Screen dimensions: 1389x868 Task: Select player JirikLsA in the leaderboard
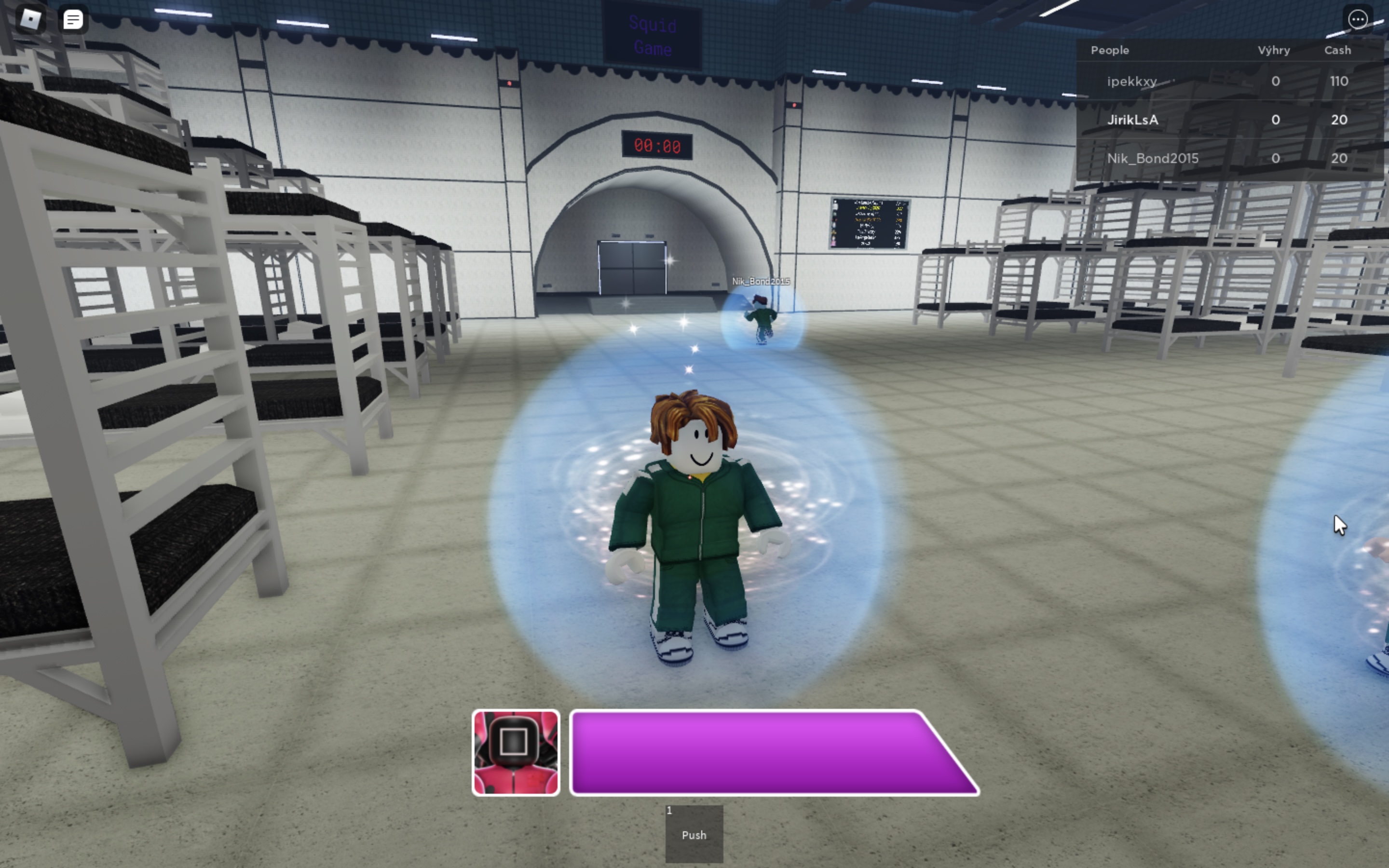(x=1132, y=120)
